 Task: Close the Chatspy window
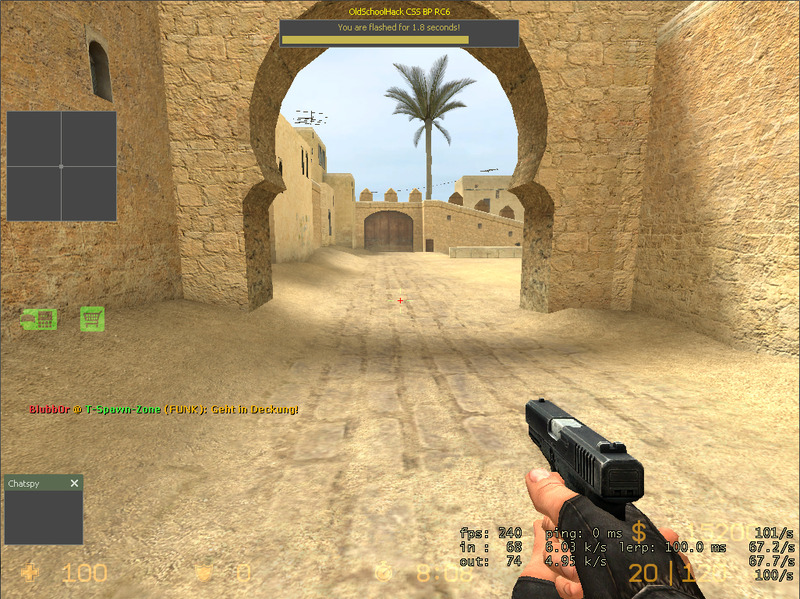[x=74, y=484]
